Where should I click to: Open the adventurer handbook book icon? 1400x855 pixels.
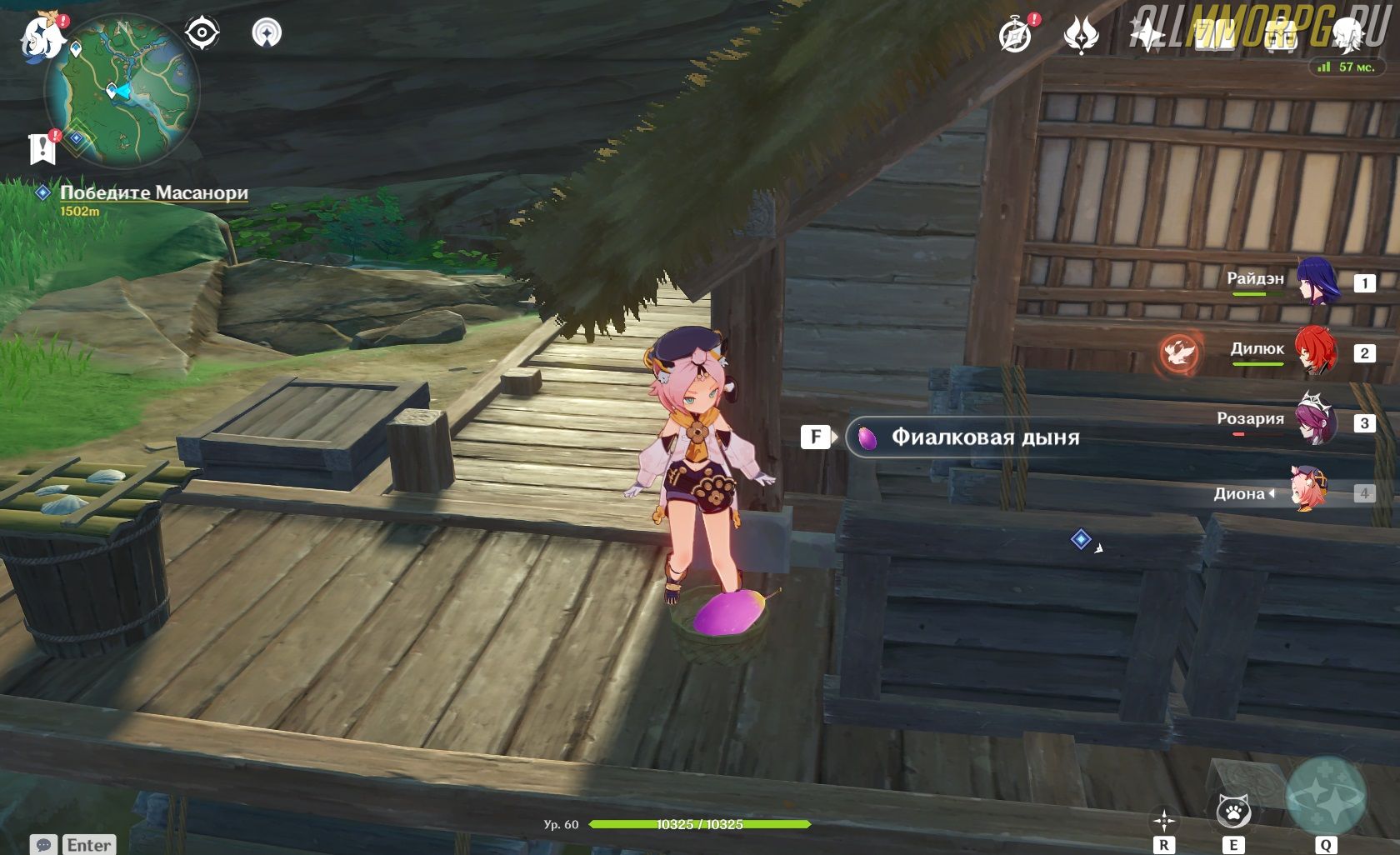coord(1213,35)
